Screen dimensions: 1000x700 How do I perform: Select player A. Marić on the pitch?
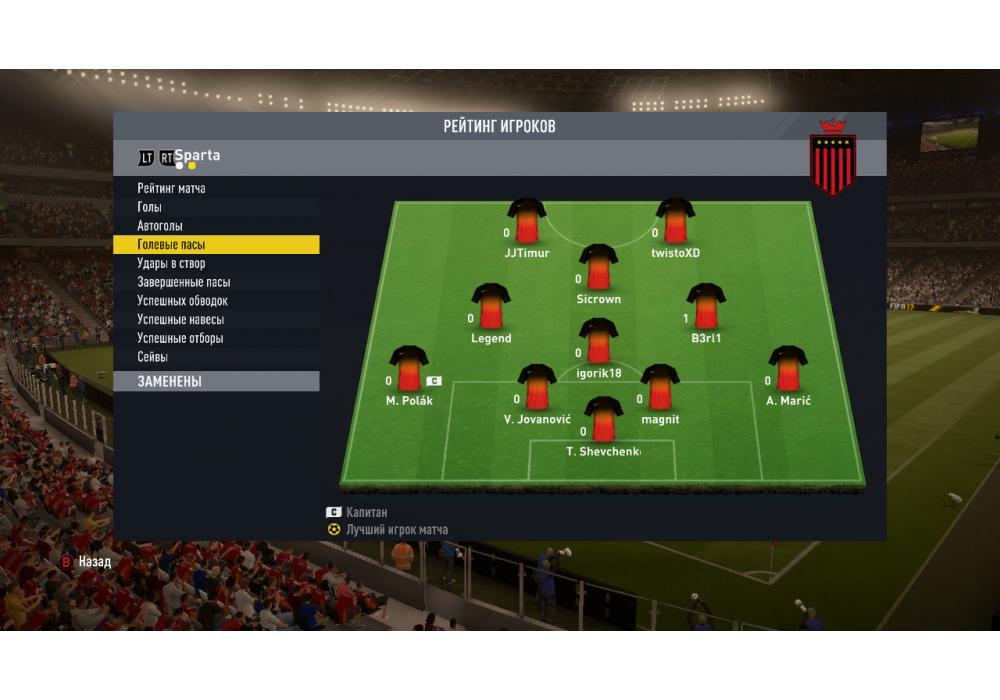click(x=788, y=369)
